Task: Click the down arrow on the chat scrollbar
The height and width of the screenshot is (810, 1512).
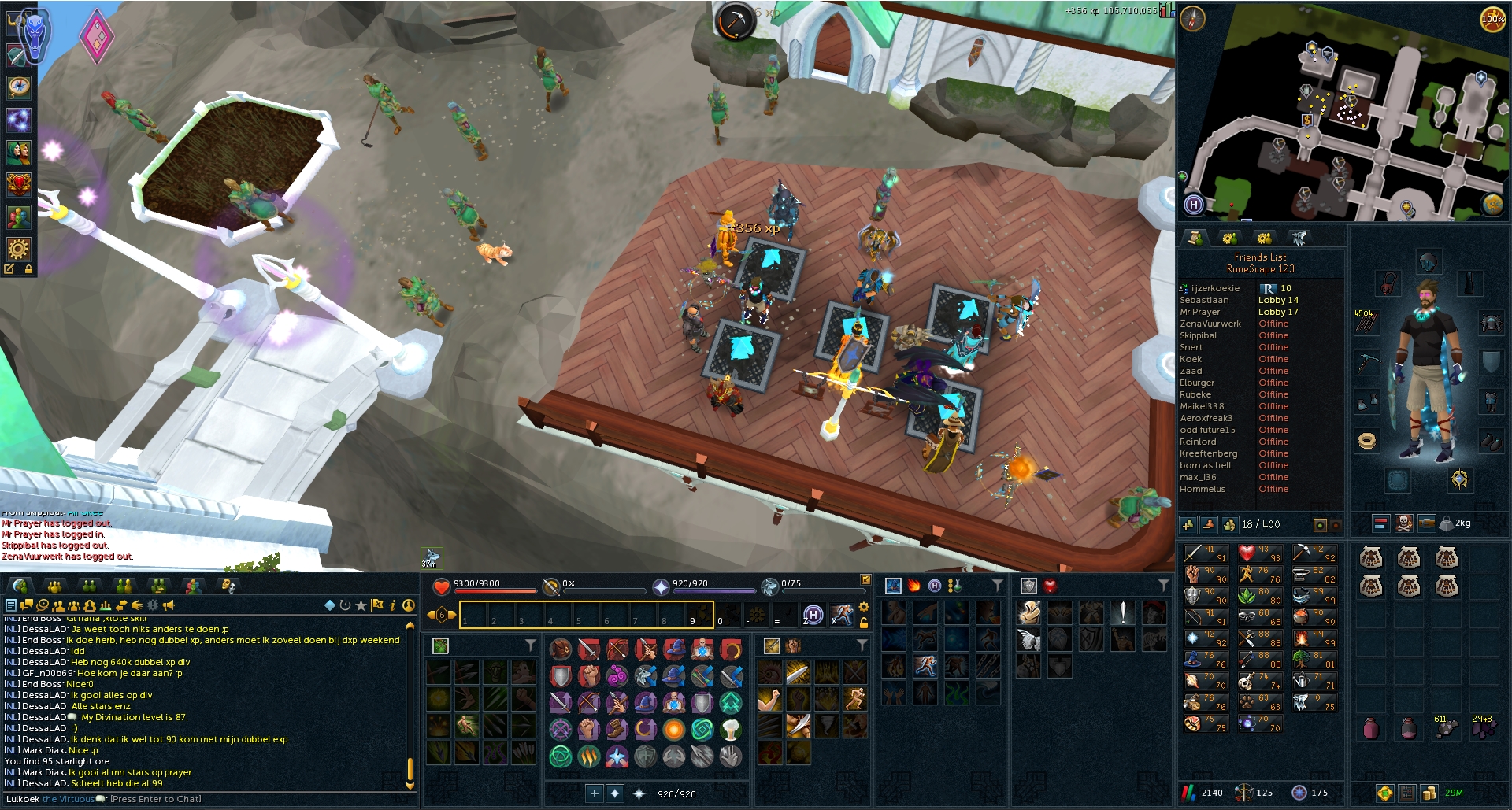Action: point(409,786)
